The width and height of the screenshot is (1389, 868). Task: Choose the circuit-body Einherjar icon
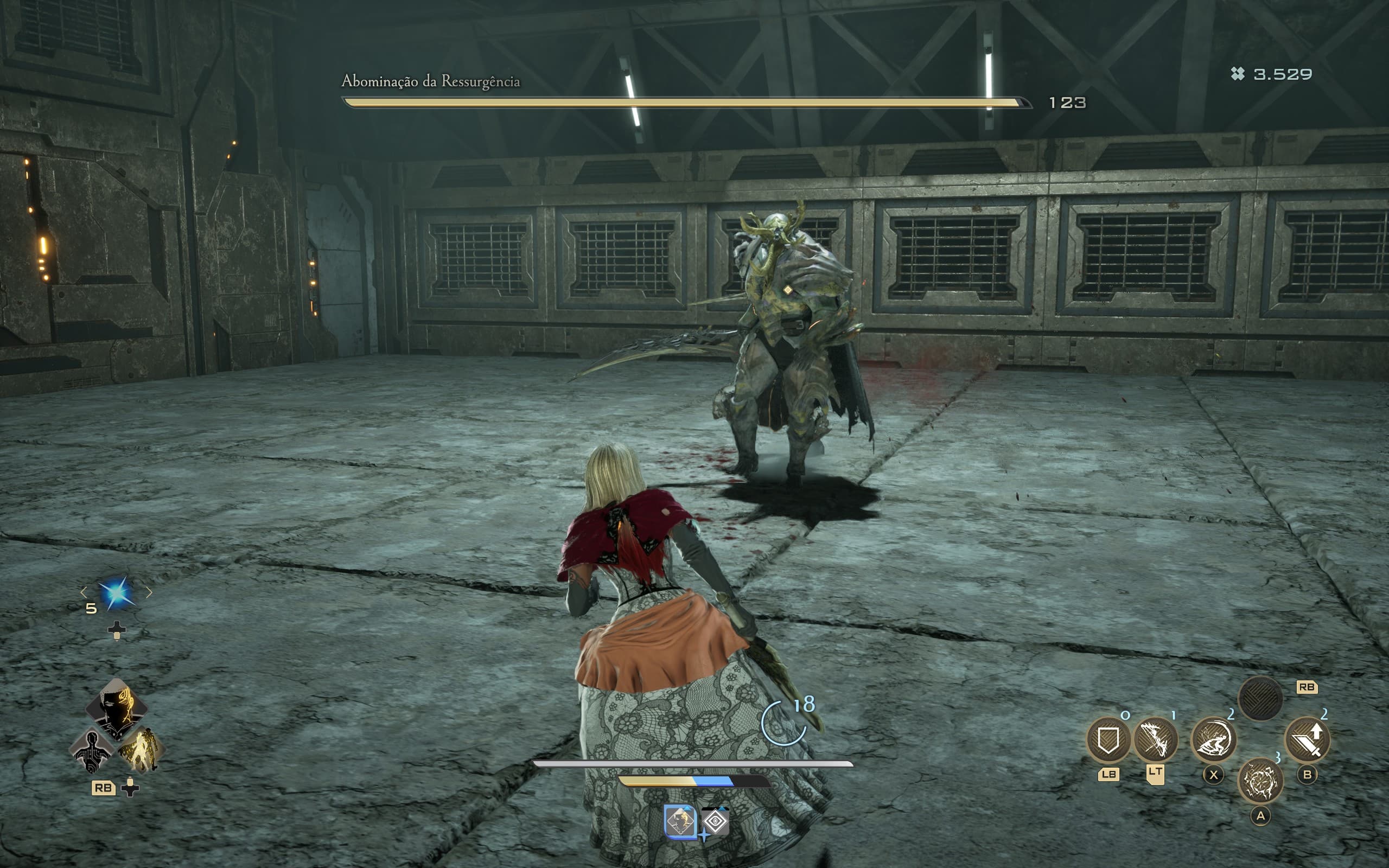point(92,752)
